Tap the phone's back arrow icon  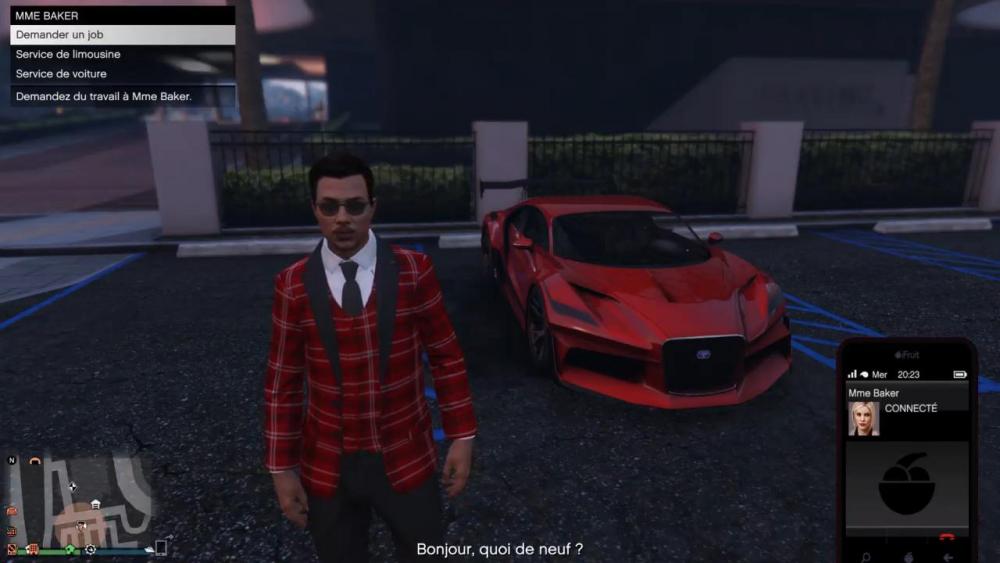[x=947, y=557]
